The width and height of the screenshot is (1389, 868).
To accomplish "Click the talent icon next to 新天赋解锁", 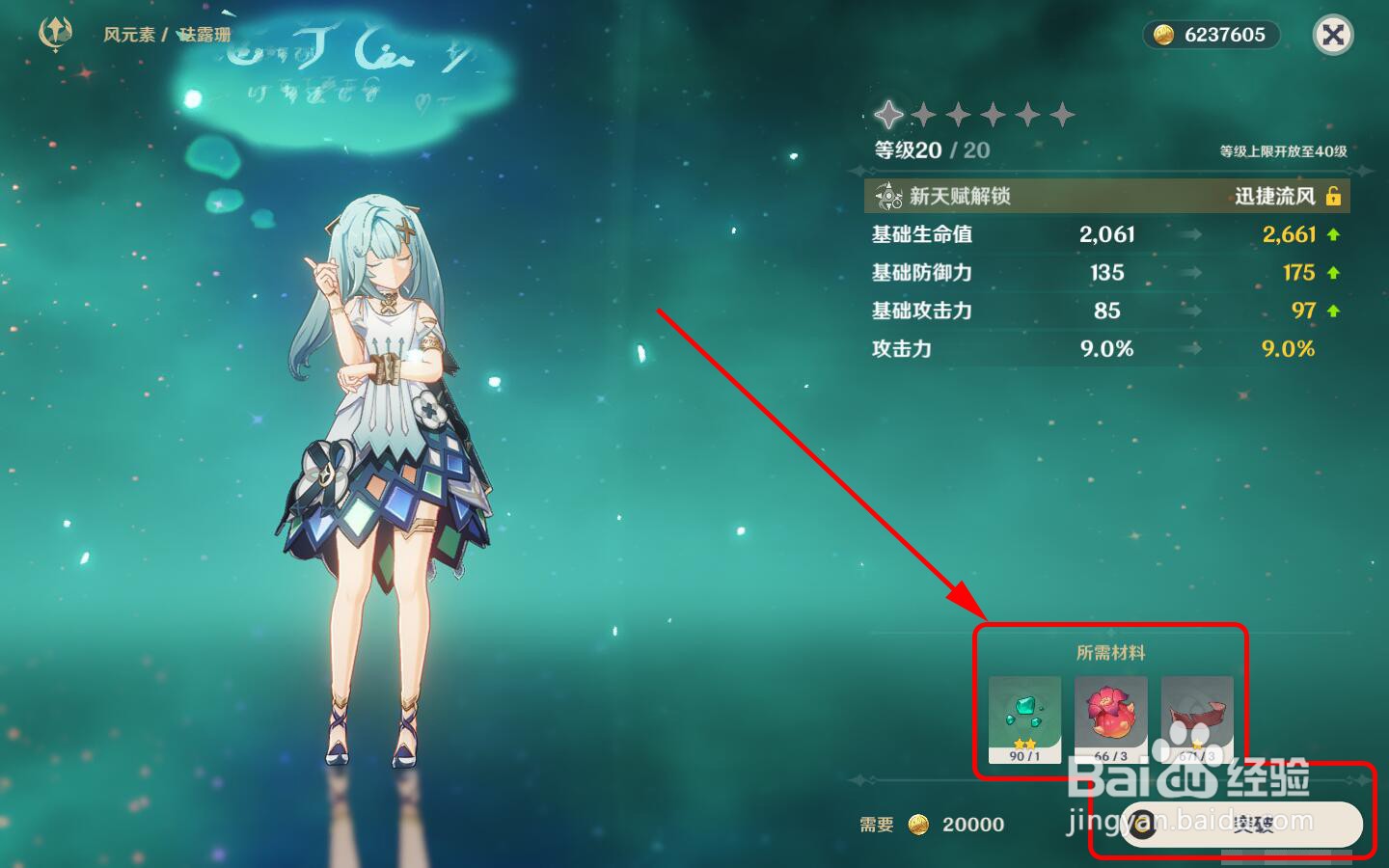I will click(x=886, y=196).
